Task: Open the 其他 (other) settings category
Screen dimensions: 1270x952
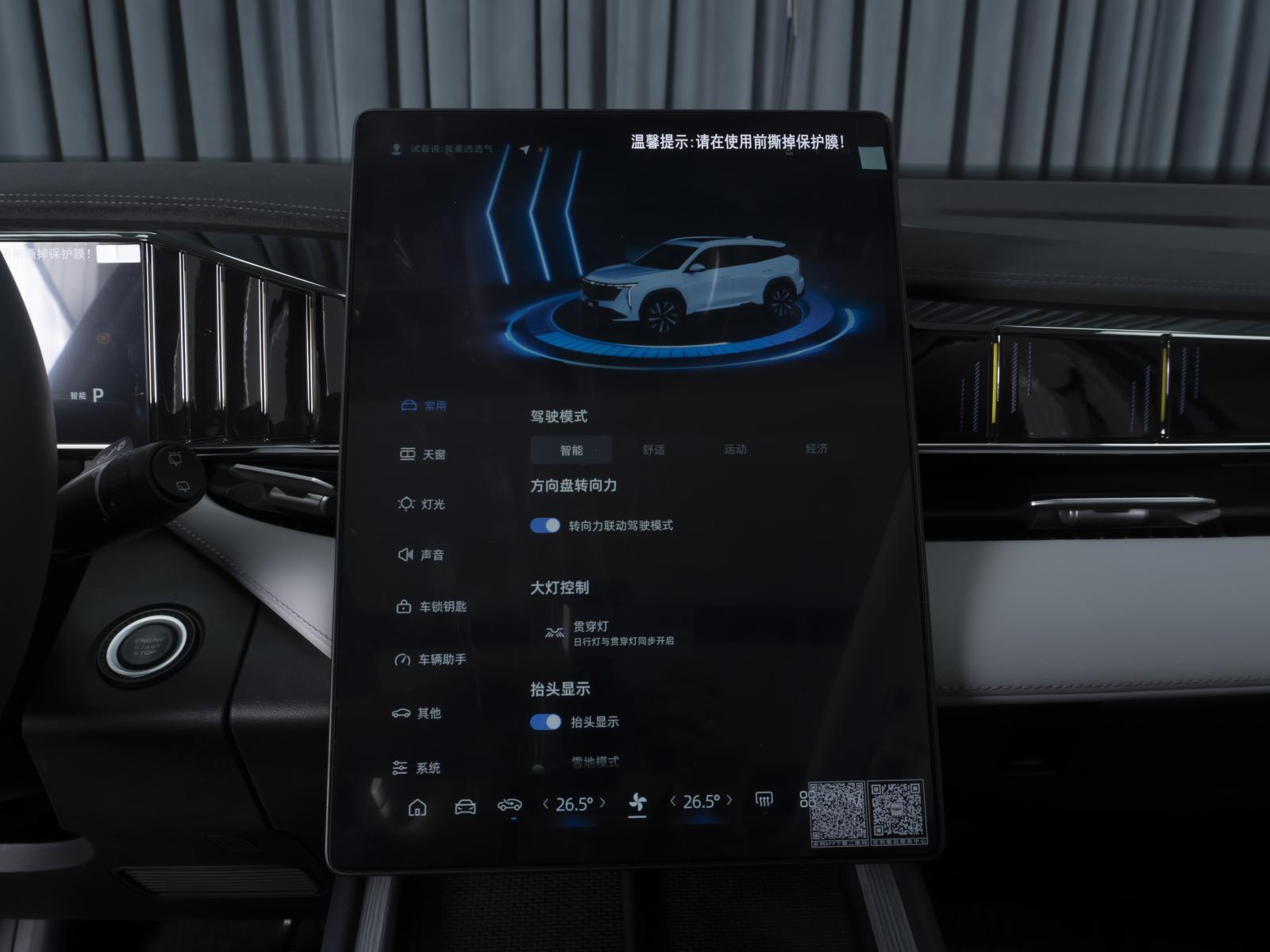Action: click(x=418, y=713)
